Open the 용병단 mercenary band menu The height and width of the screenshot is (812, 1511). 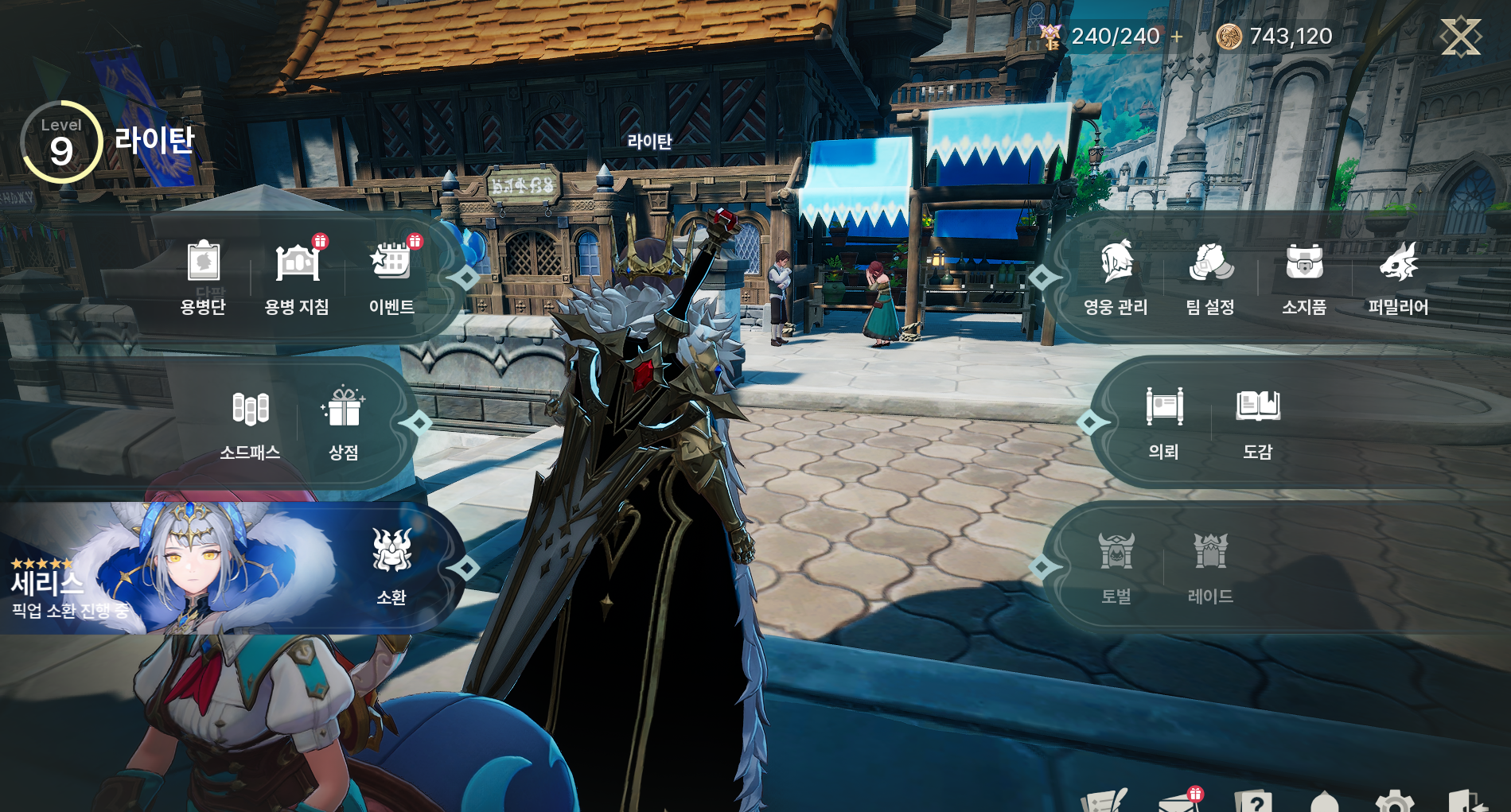click(x=204, y=276)
